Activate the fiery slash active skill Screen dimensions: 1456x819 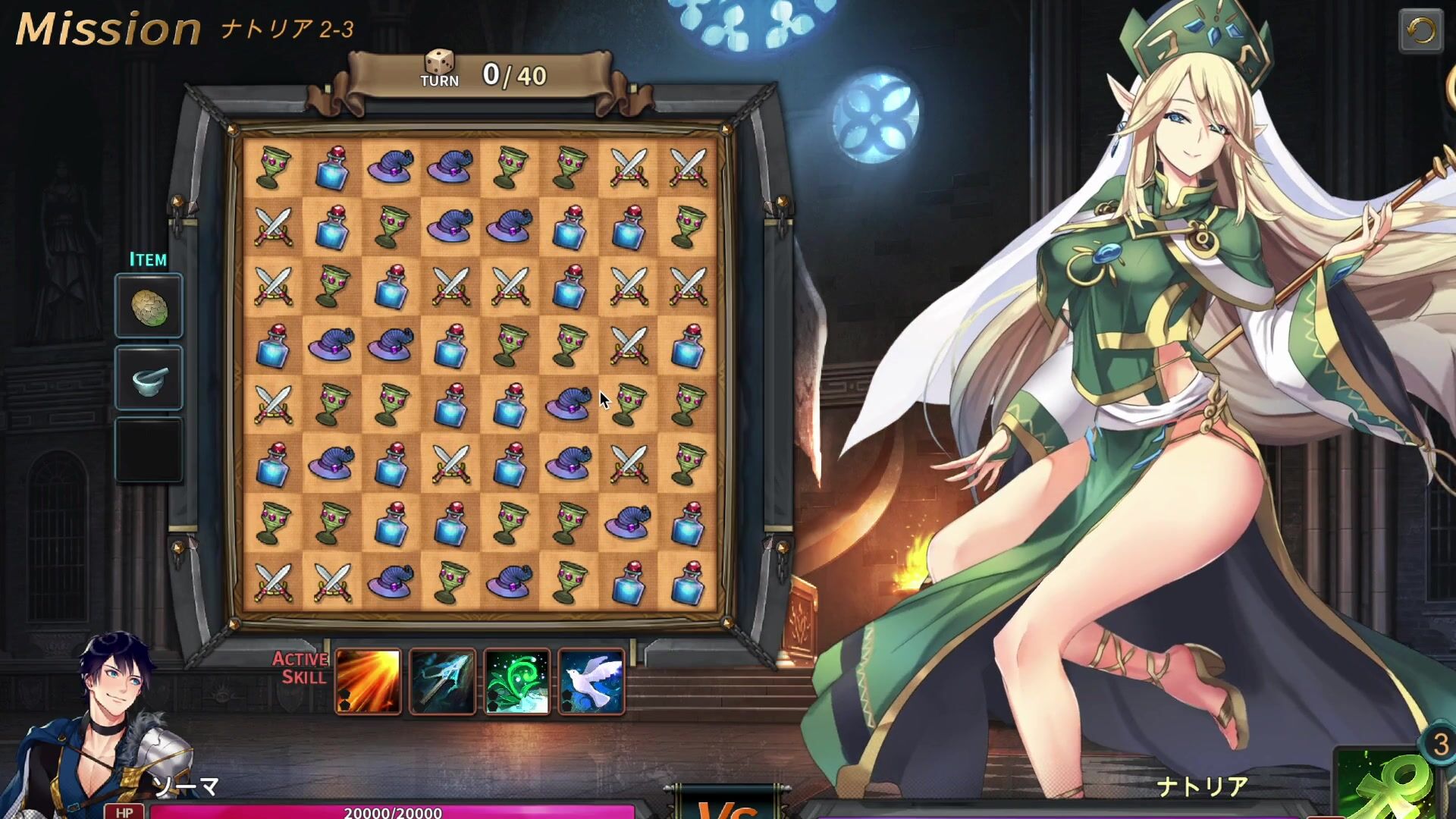369,681
